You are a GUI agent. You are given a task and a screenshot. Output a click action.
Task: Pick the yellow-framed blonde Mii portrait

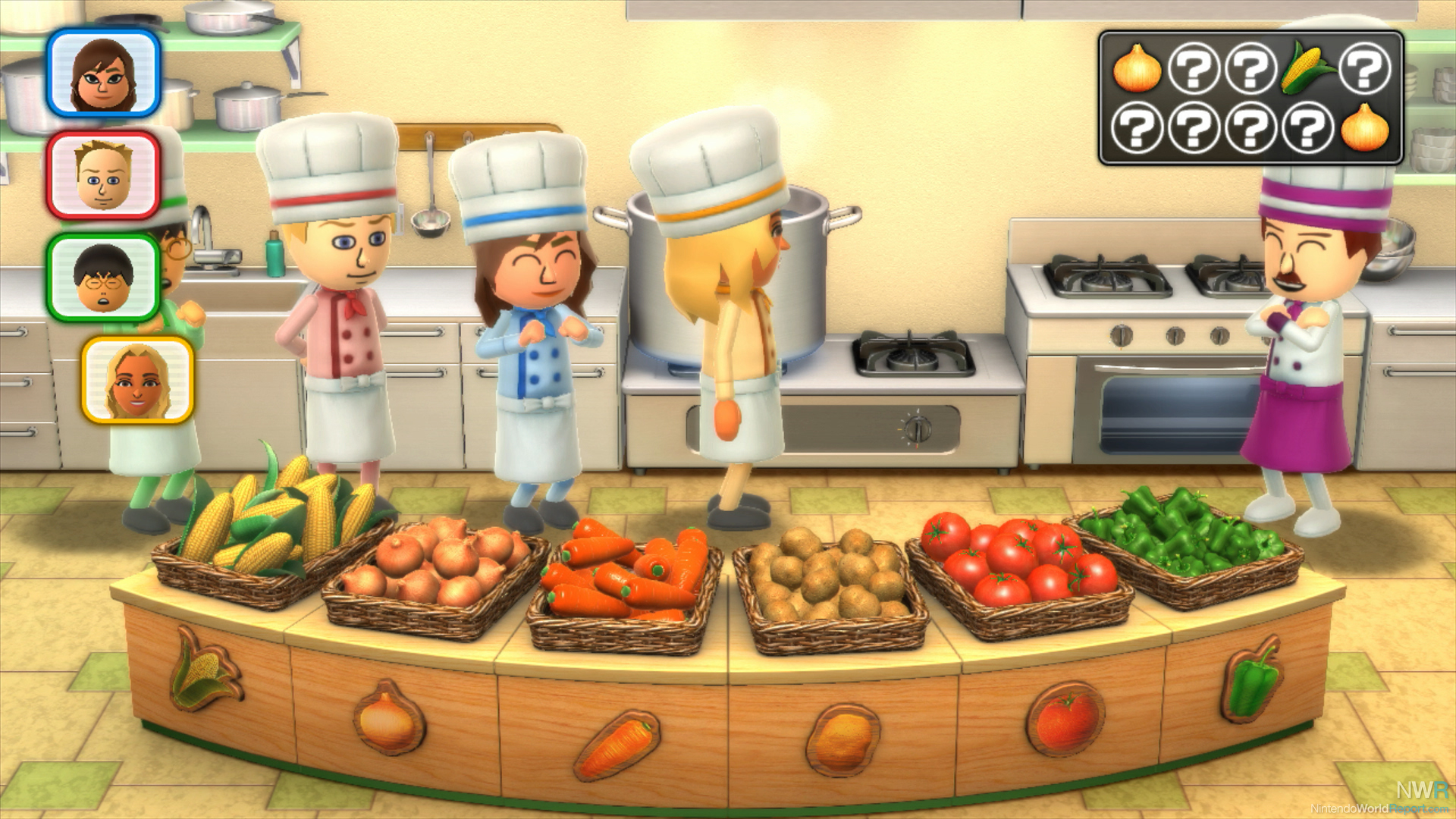137,380
